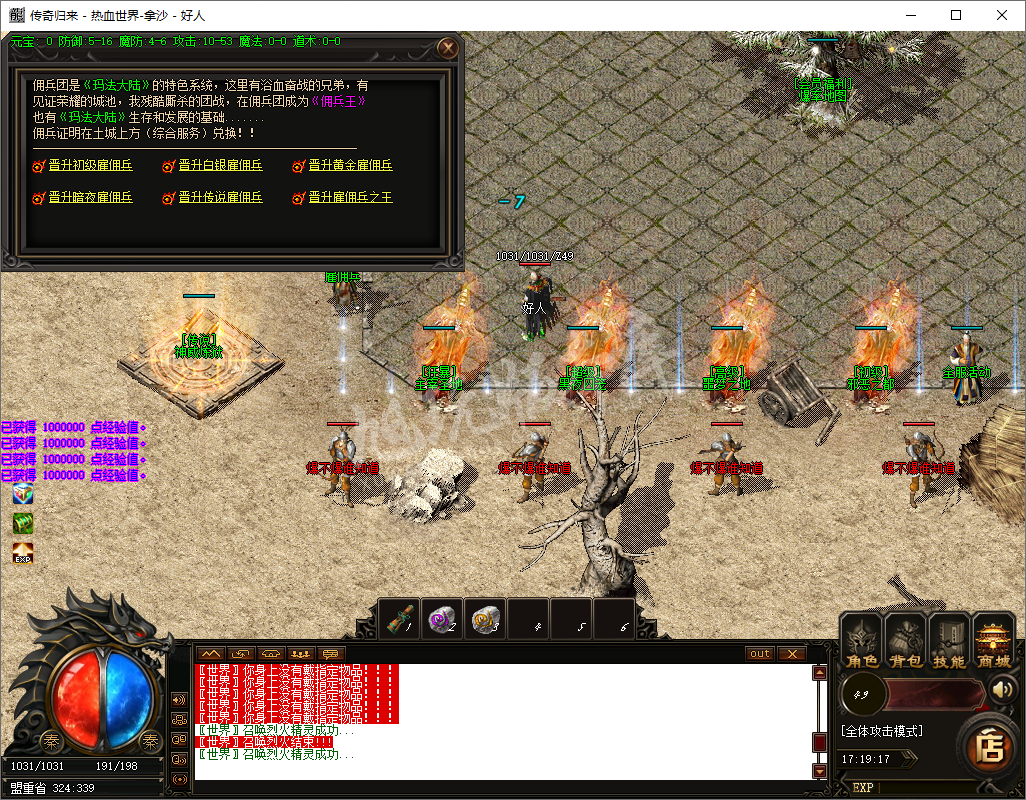1026x800 pixels.
Task: Toggle the sound speaker button
Action: [x=1001, y=690]
